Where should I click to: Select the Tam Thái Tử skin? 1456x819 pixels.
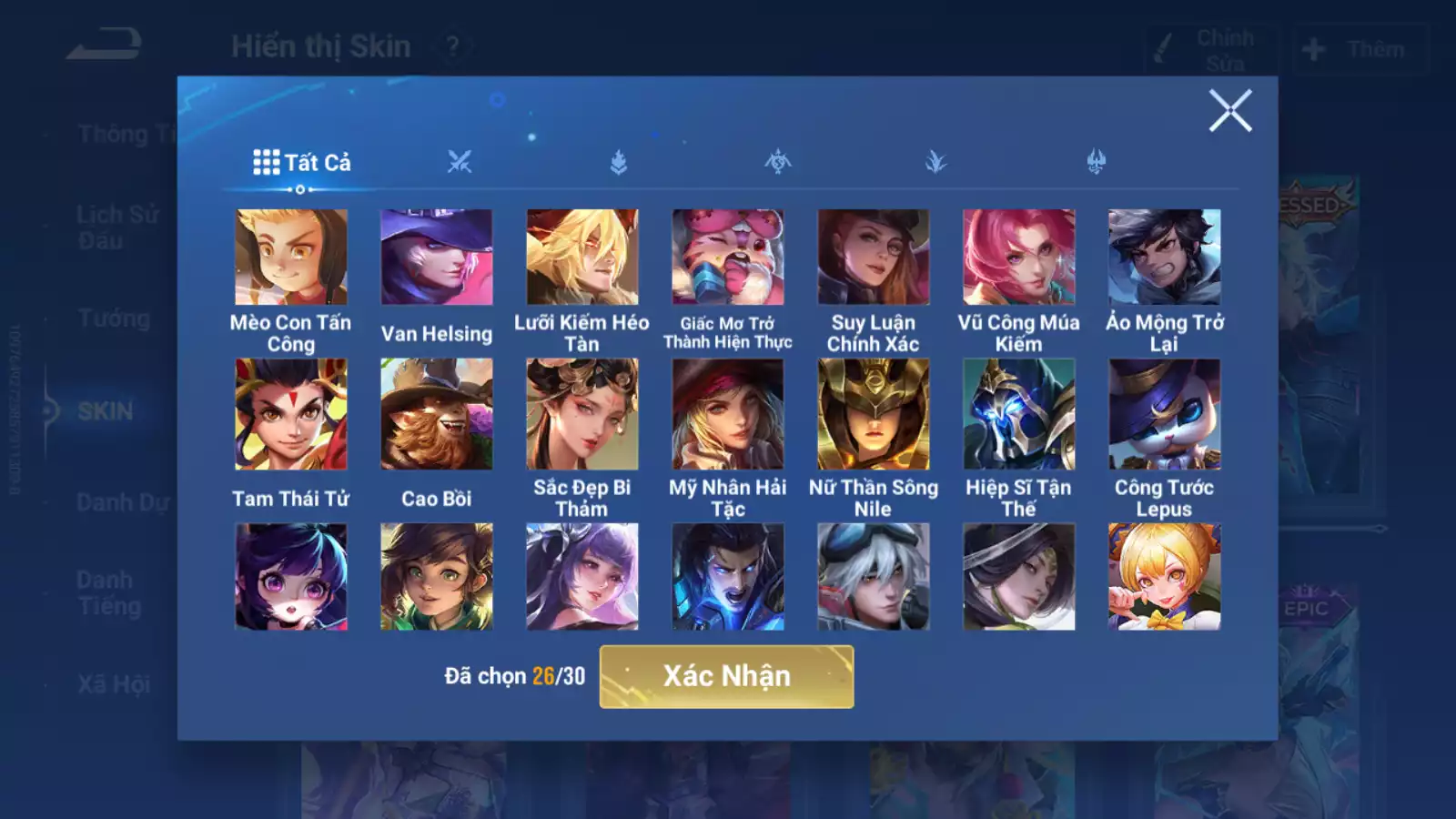point(291,414)
